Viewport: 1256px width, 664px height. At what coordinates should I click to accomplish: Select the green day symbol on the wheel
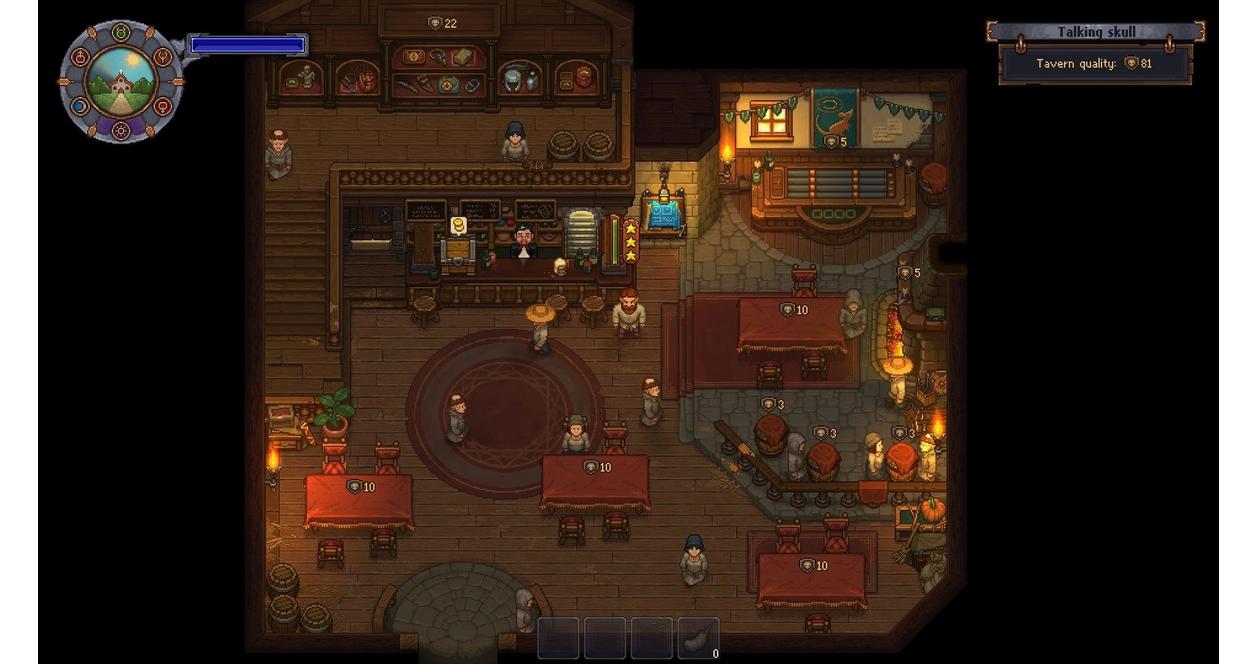[x=121, y=32]
